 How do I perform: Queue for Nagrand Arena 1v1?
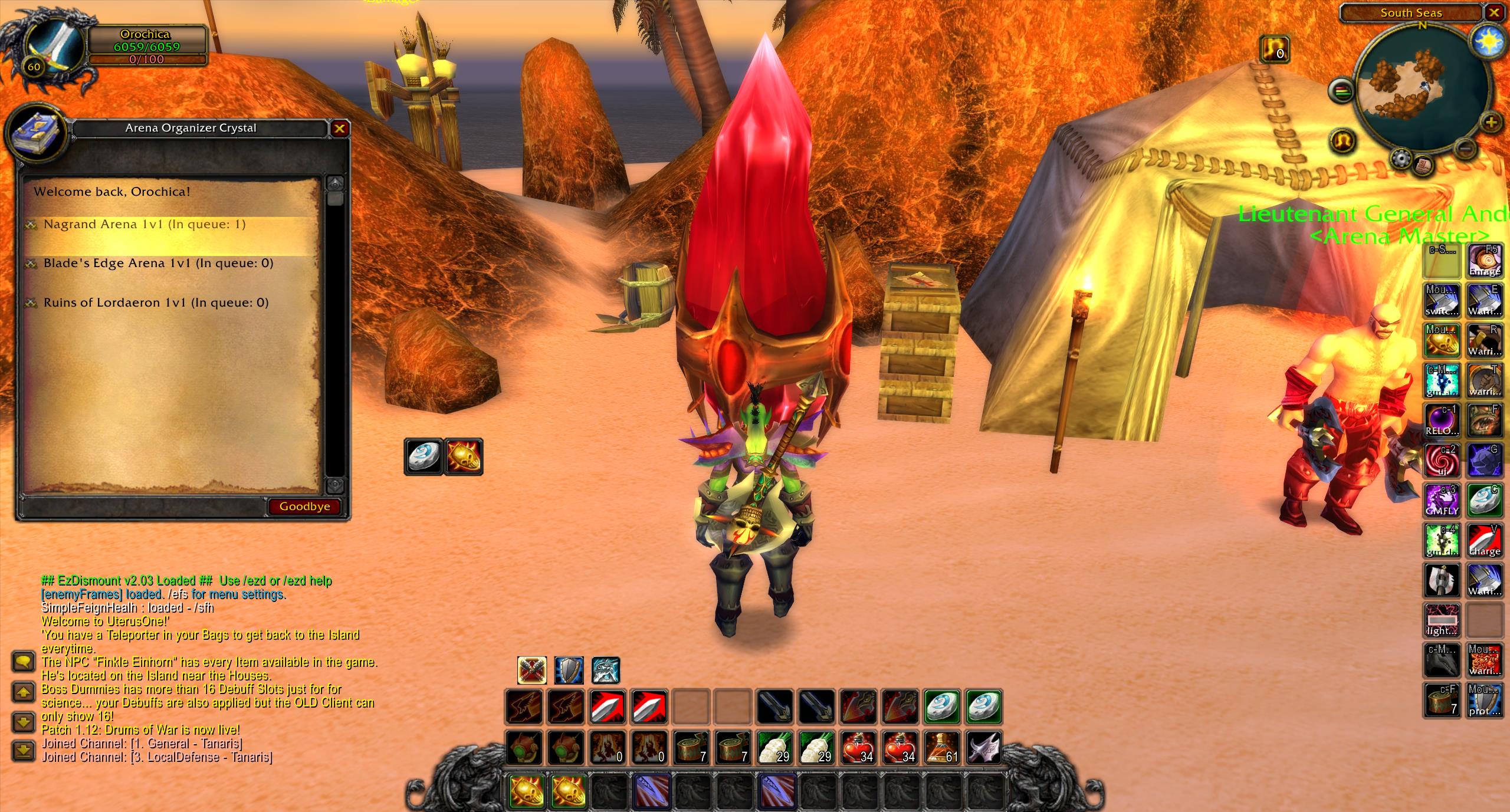pos(145,225)
